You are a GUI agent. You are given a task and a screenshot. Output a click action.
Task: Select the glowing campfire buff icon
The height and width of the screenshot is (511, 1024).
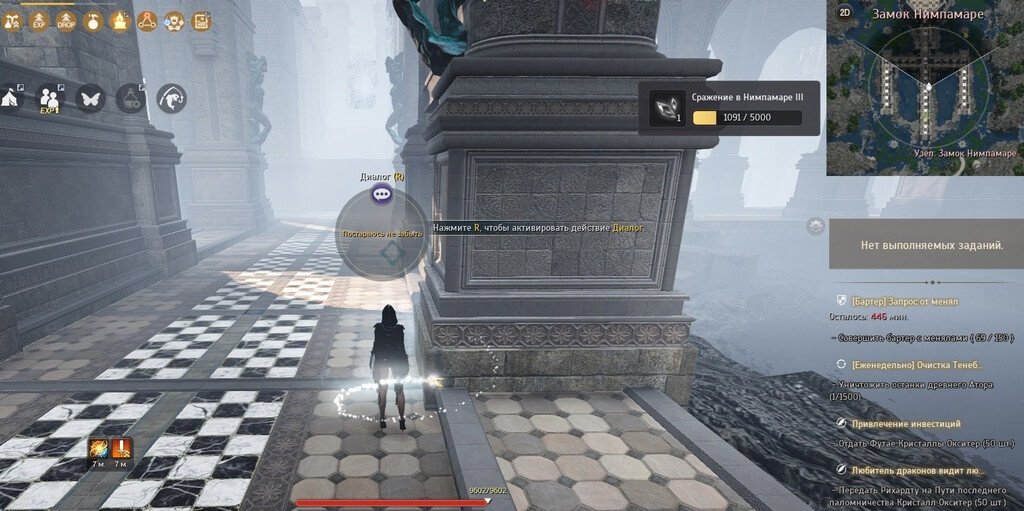[120, 21]
